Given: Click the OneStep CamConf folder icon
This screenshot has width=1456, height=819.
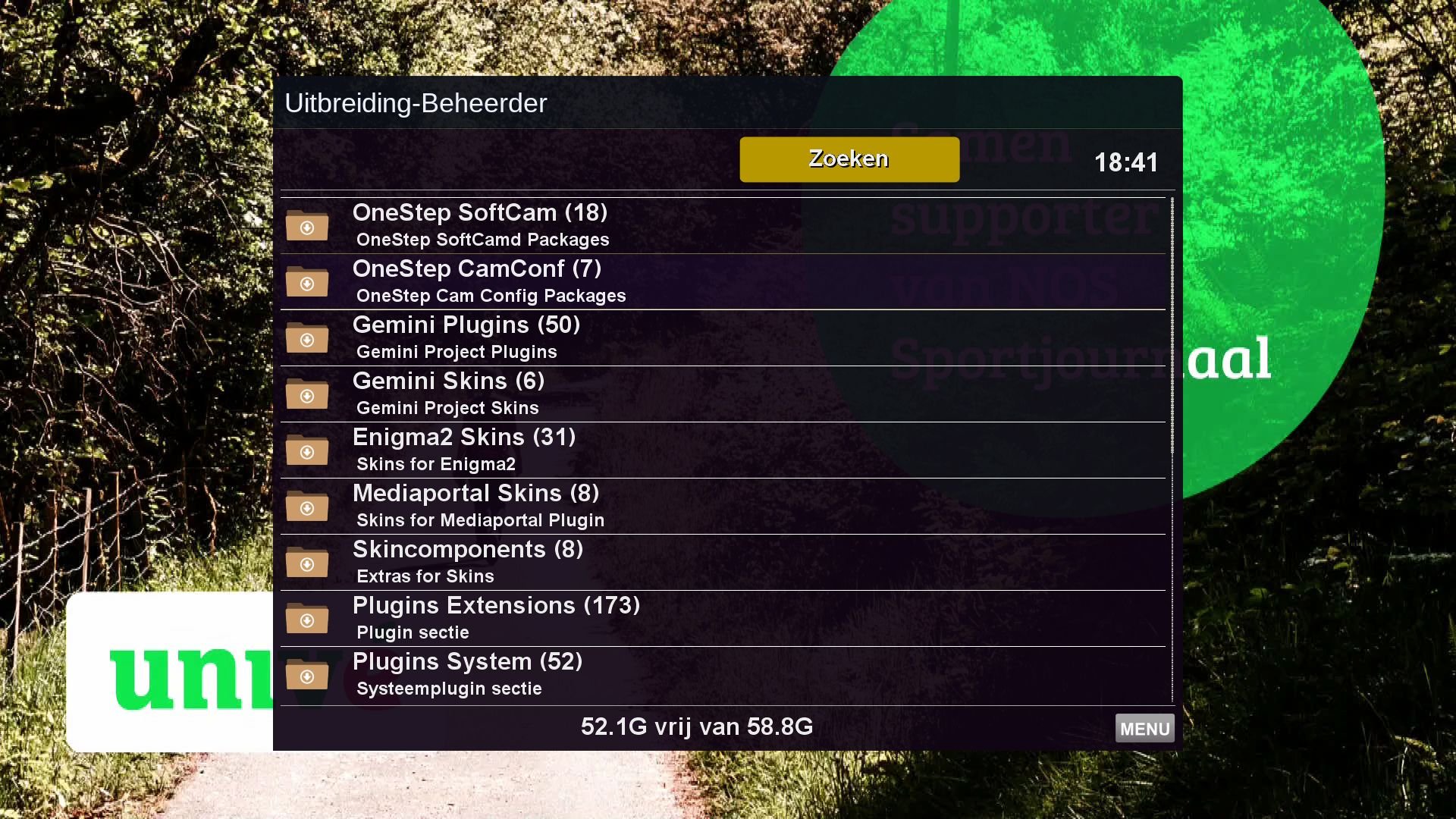Looking at the screenshot, I should click(306, 282).
